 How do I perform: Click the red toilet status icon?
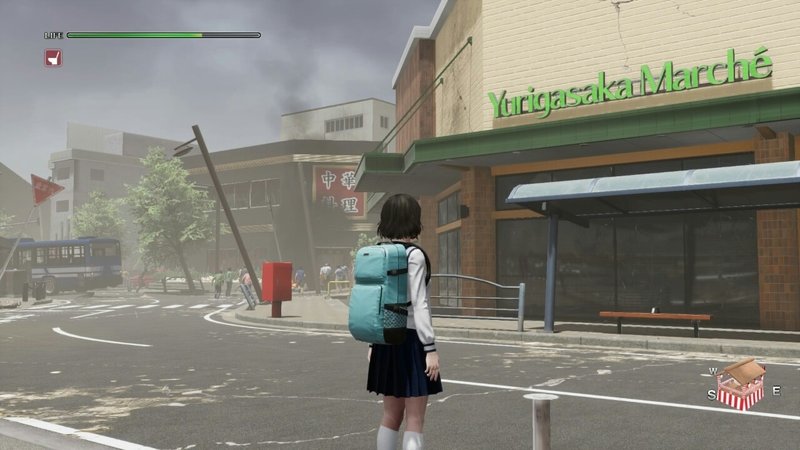(x=53, y=58)
